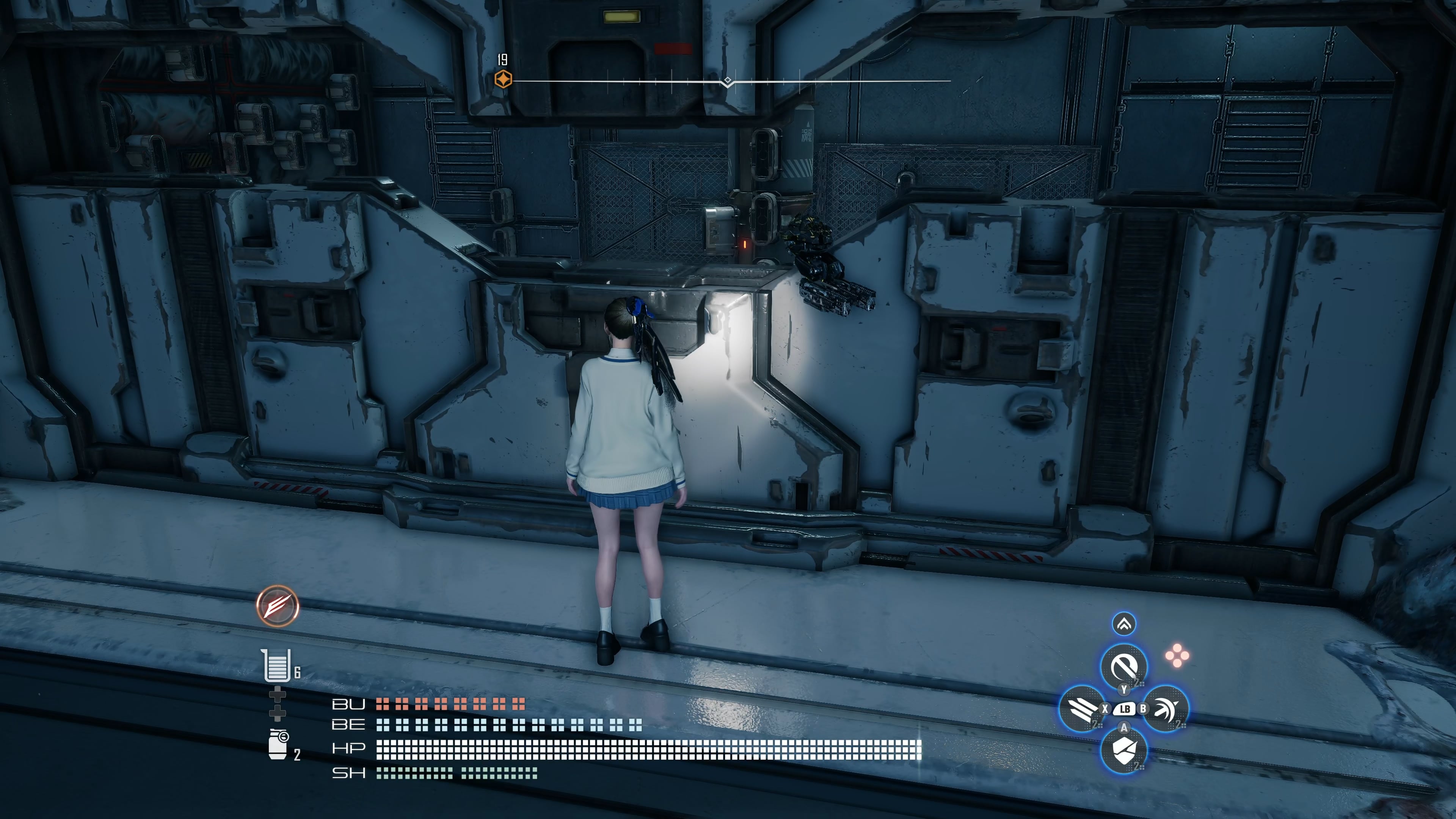Click the pink four-dot cluster icon
This screenshot has width=1456, height=819.
point(1177,656)
